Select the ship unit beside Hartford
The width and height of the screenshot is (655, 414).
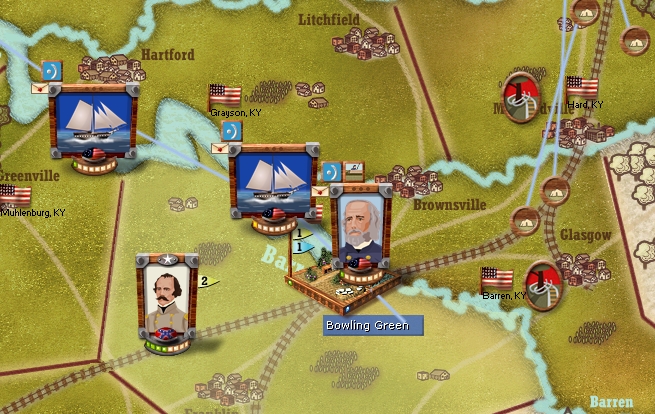(92, 121)
